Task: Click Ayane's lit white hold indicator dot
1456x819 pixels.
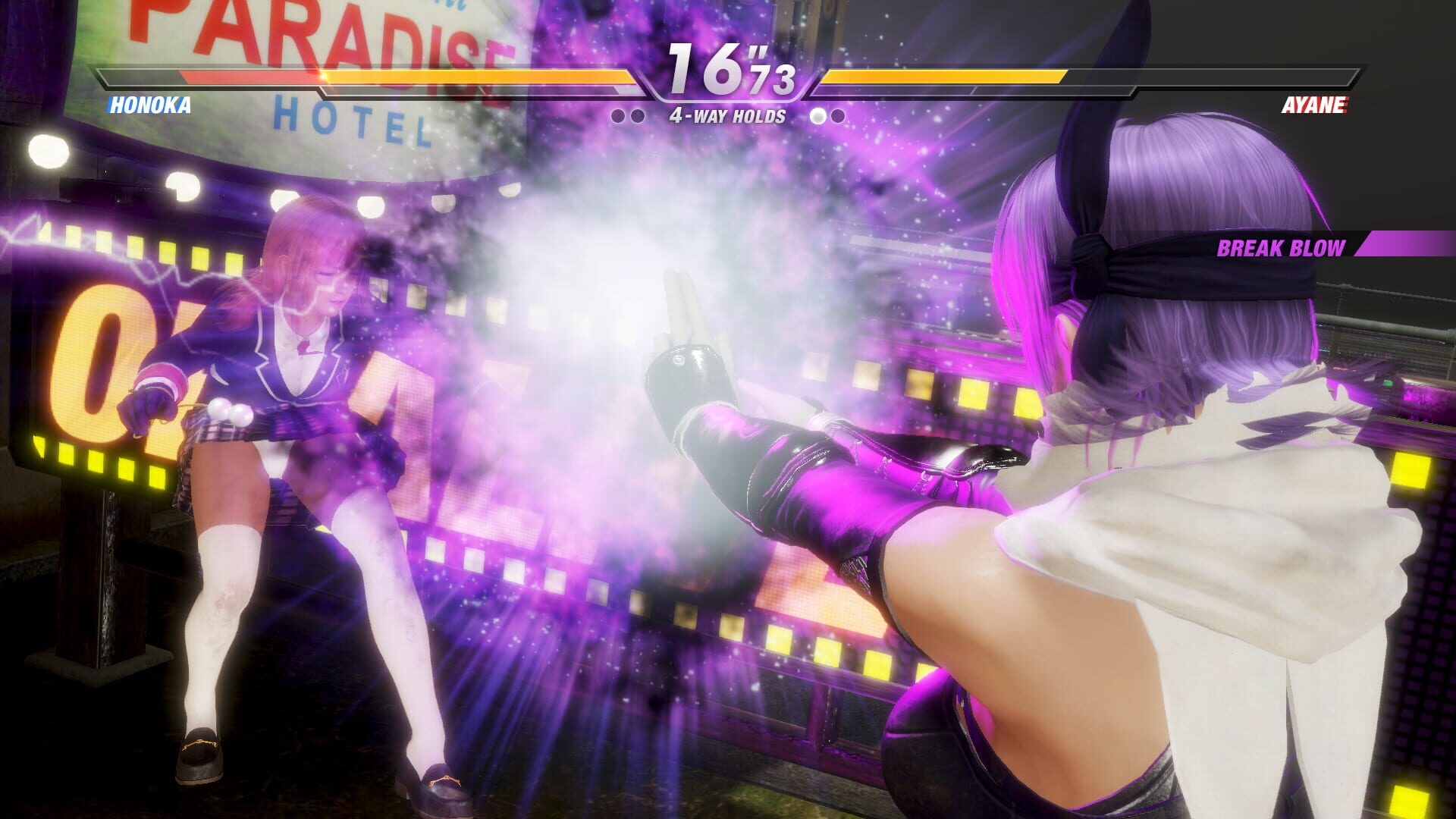Action: coord(817,115)
